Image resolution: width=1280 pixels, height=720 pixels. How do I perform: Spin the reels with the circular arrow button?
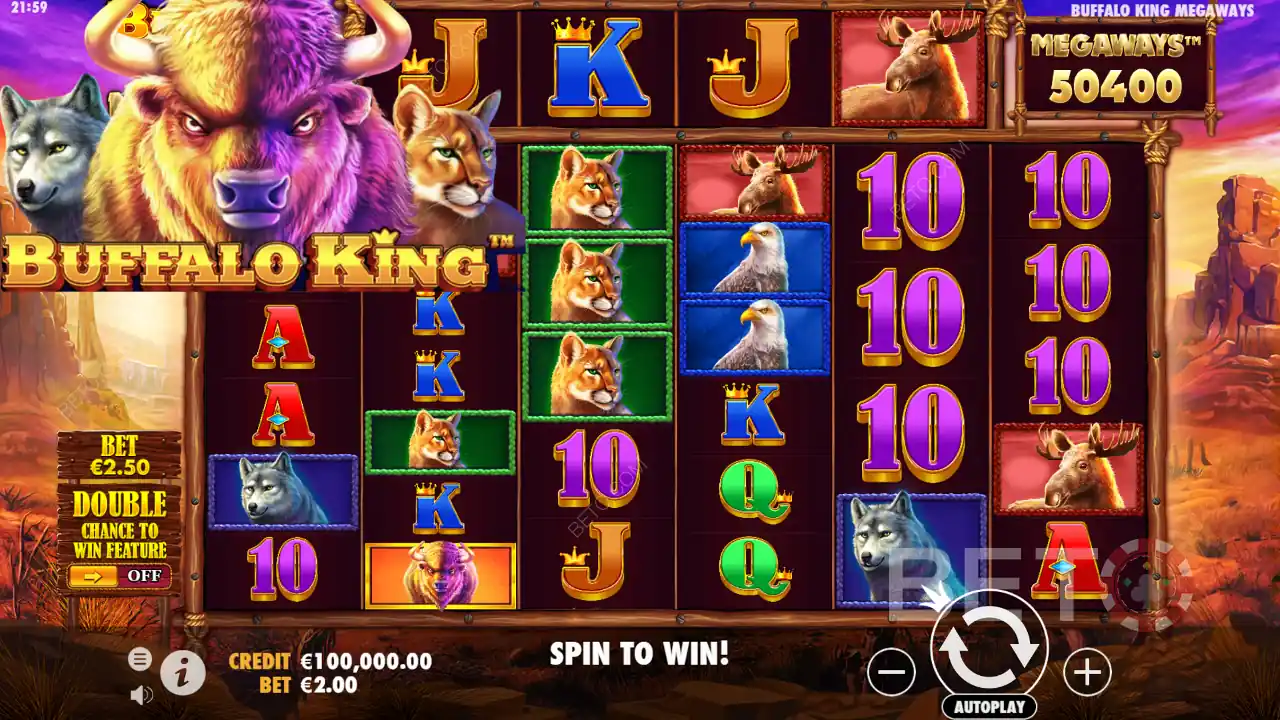988,649
